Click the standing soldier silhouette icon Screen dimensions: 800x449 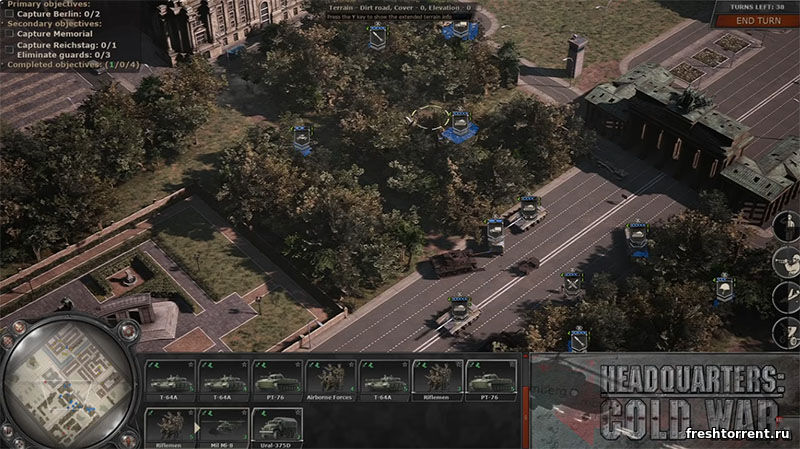pos(786,226)
